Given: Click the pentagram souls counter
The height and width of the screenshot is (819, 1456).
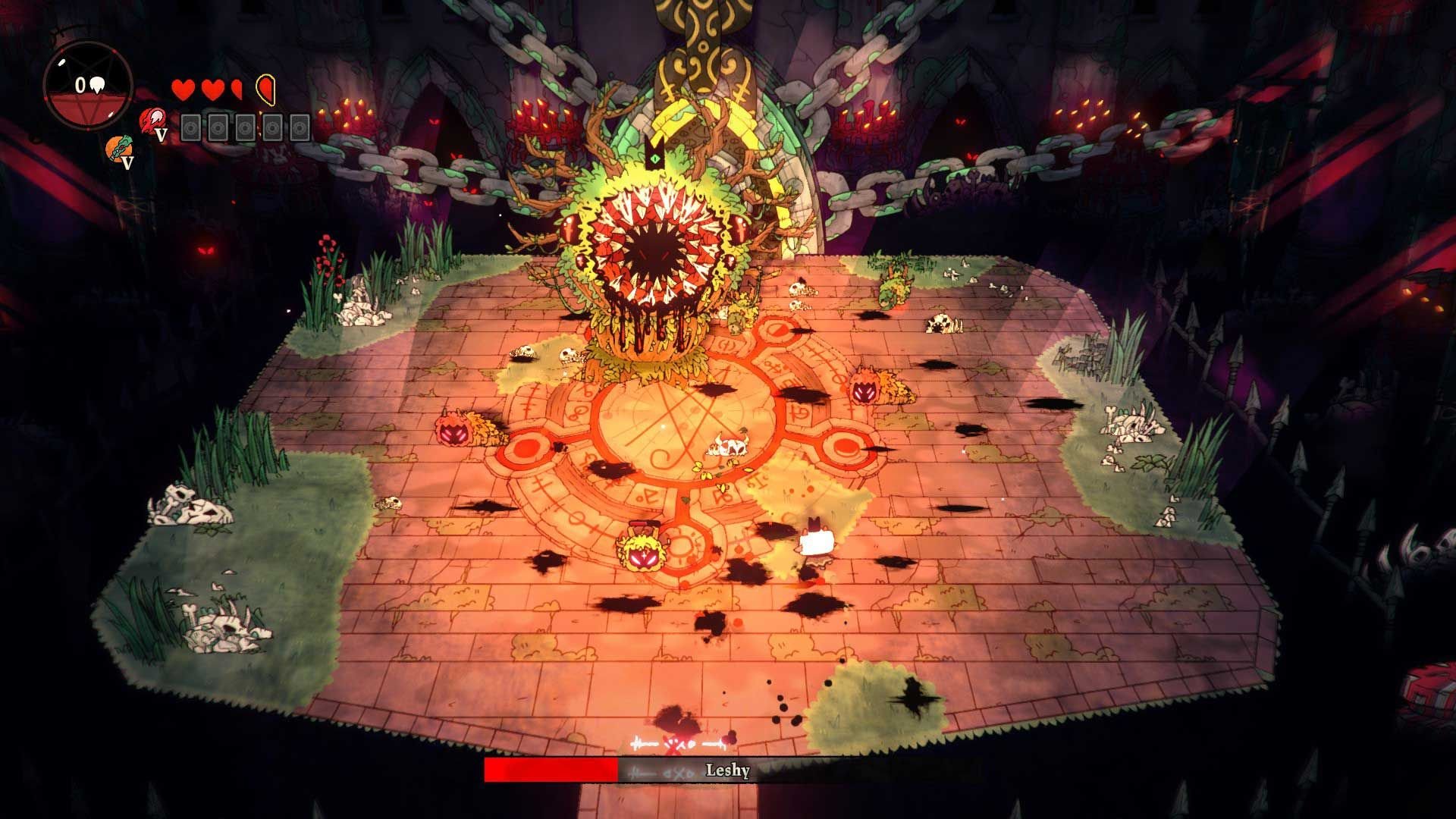Looking at the screenshot, I should click(89, 85).
